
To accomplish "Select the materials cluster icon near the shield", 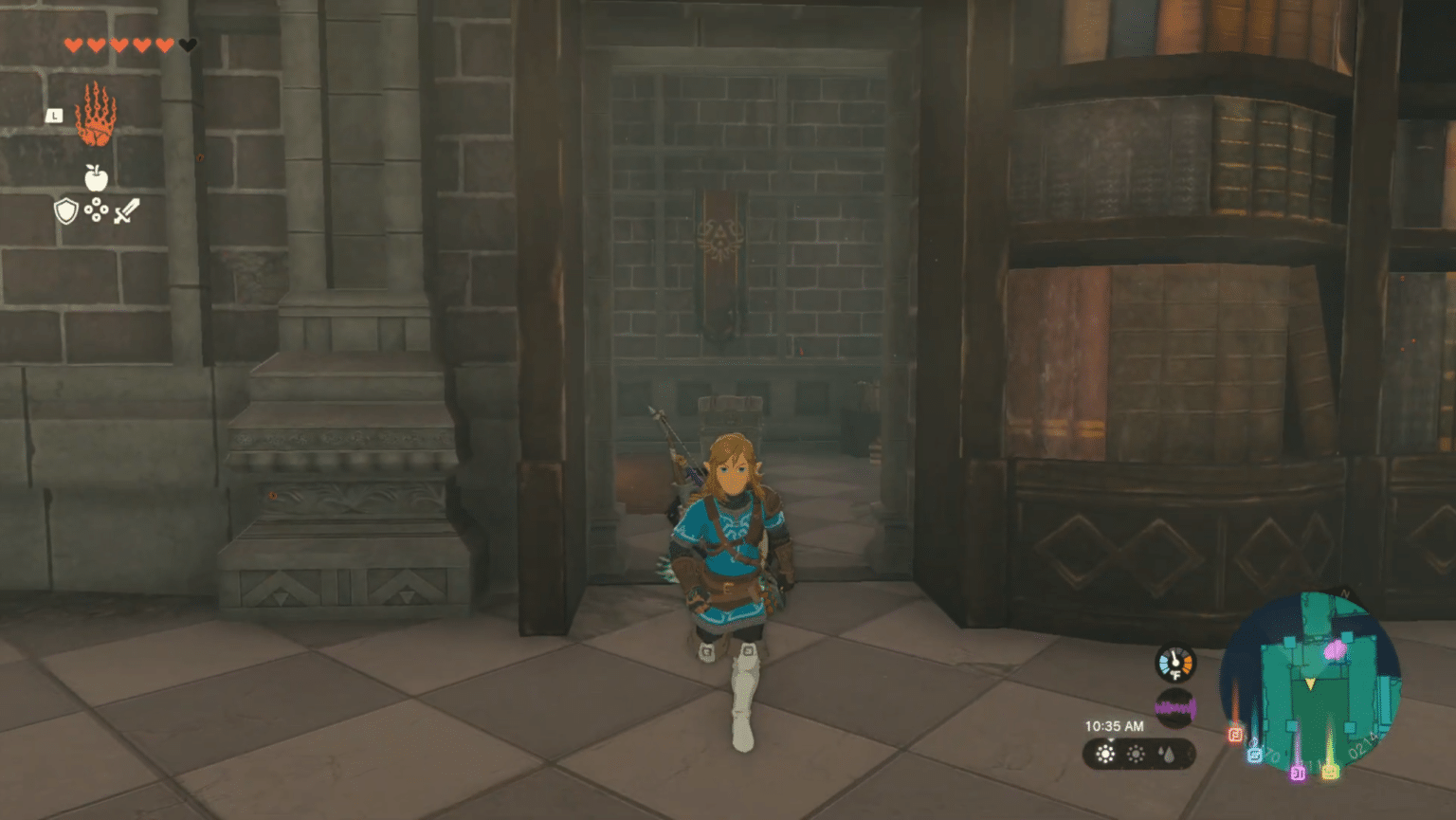I will pos(96,210).
